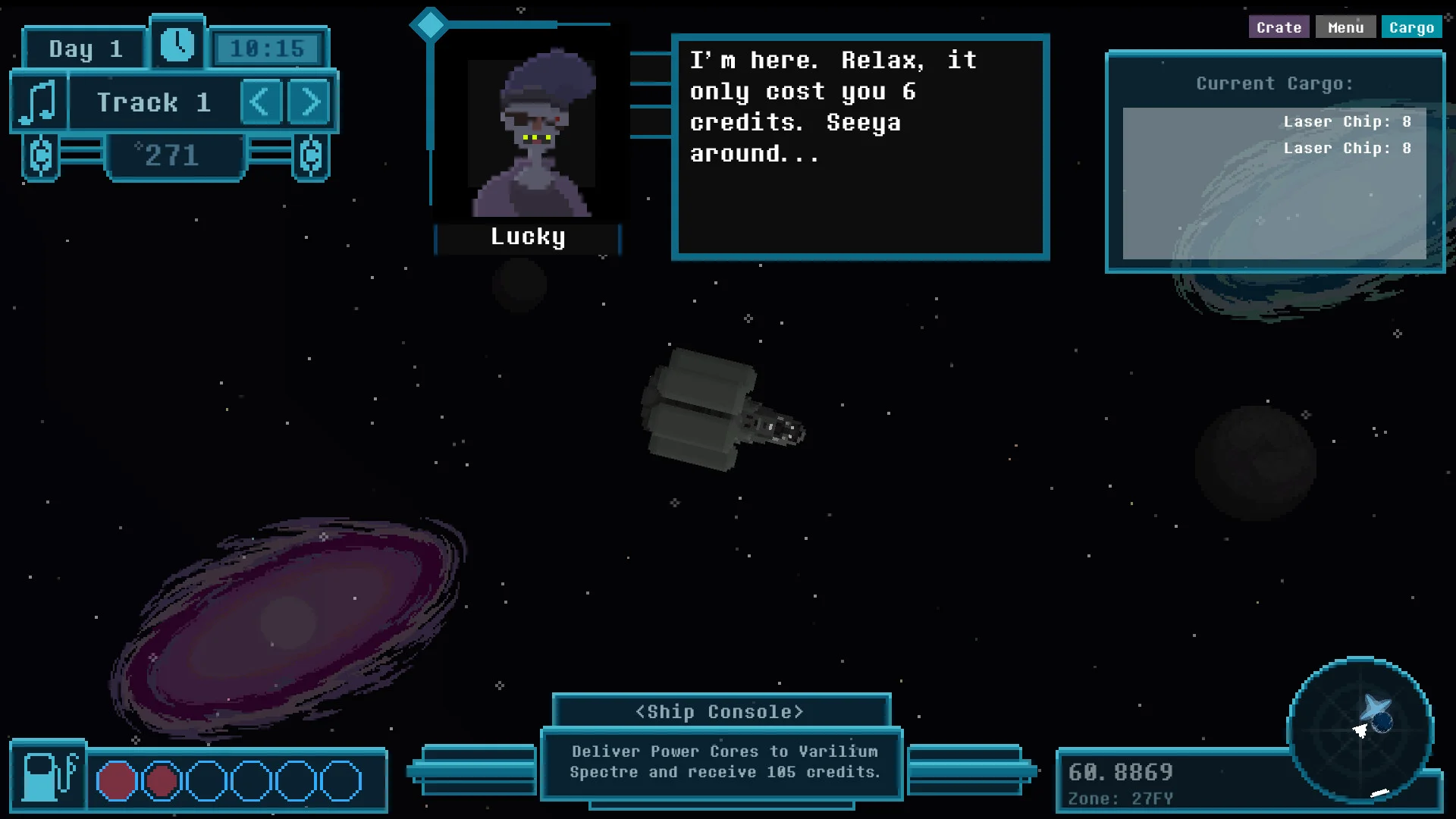
Task: Open the Menu from the top right
Action: pos(1346,27)
